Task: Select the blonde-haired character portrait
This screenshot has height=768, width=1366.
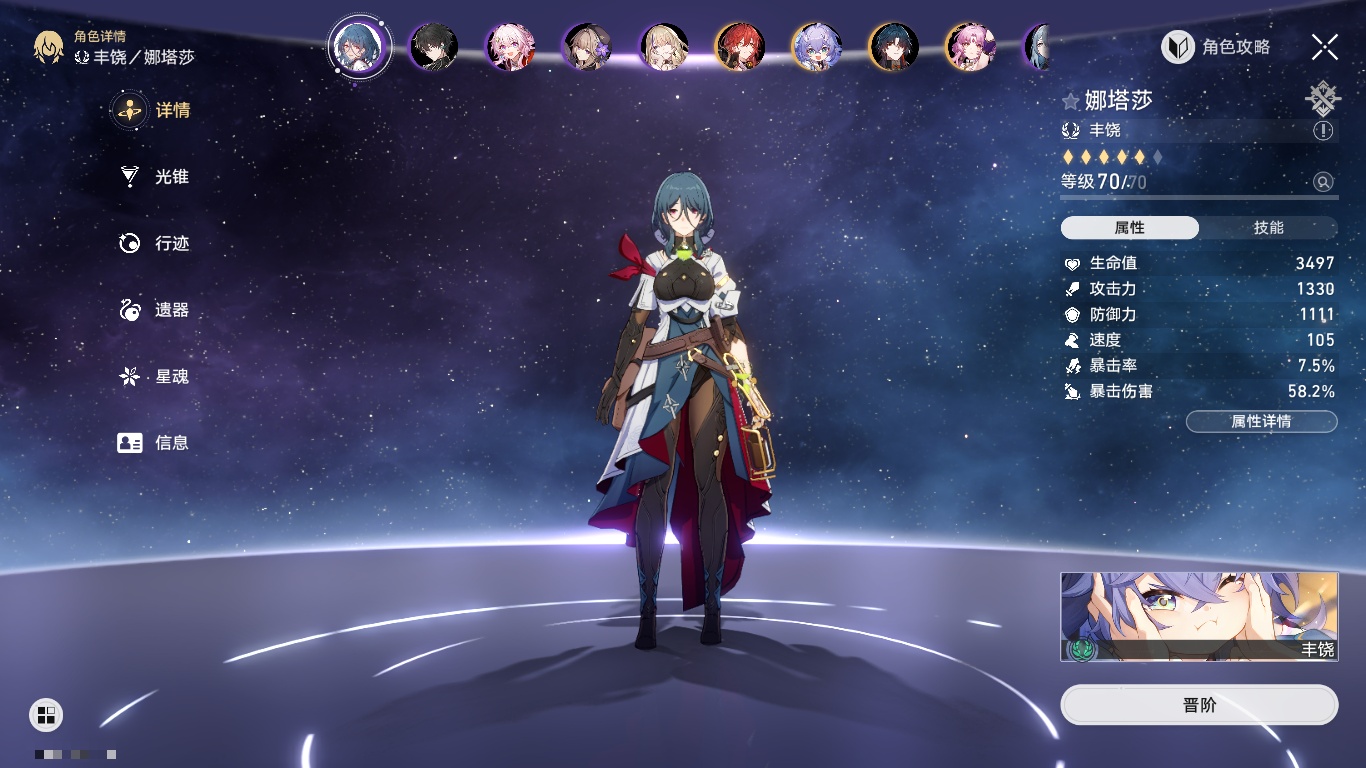Action: pyautogui.click(x=664, y=47)
